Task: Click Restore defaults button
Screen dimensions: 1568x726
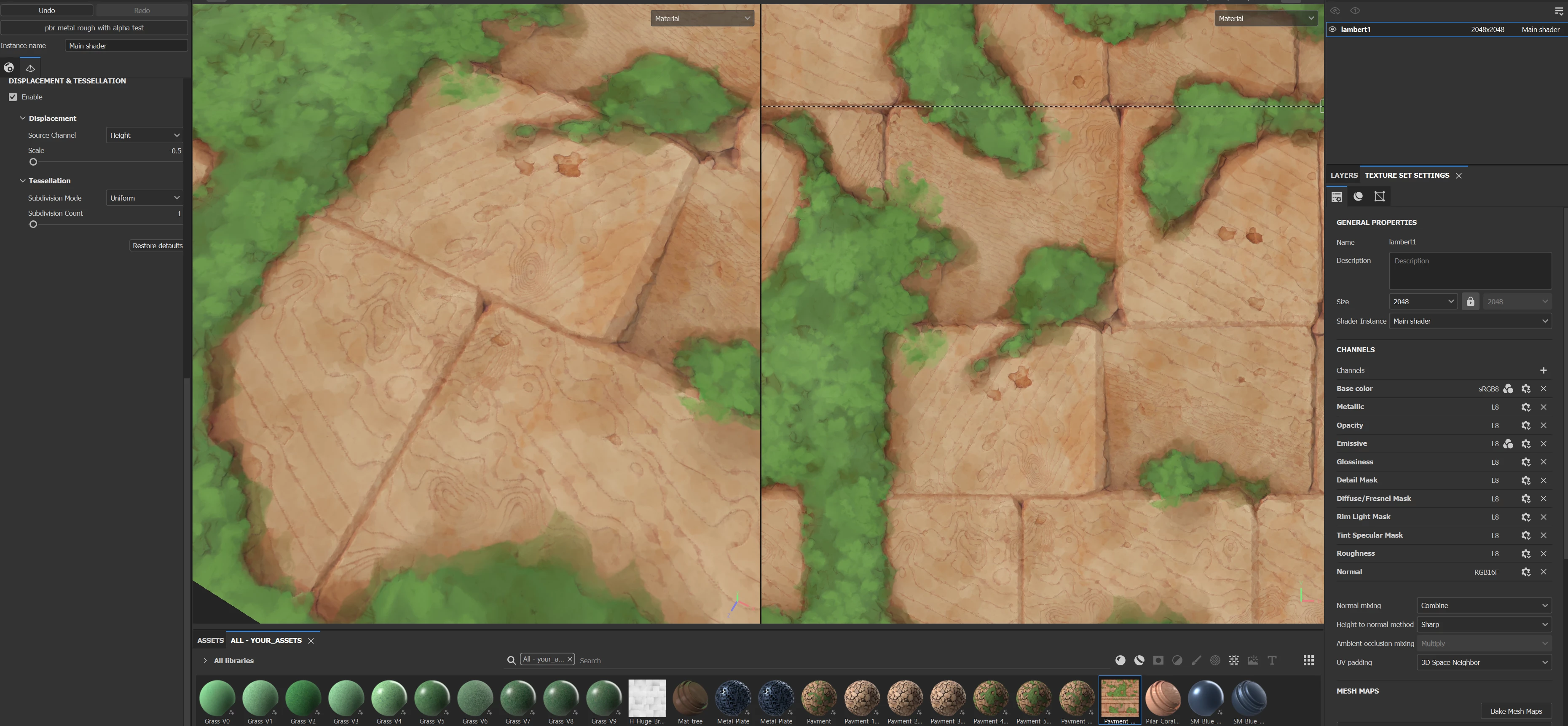Action: (157, 245)
